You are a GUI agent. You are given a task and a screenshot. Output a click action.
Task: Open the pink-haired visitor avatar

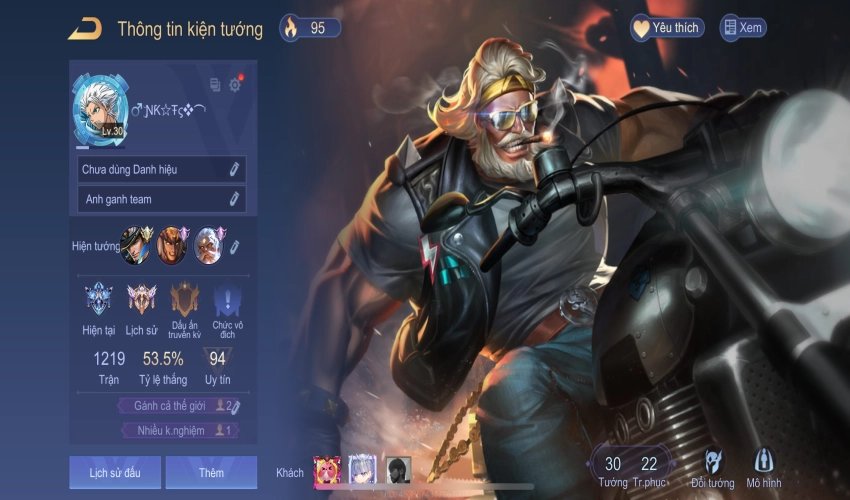327,470
